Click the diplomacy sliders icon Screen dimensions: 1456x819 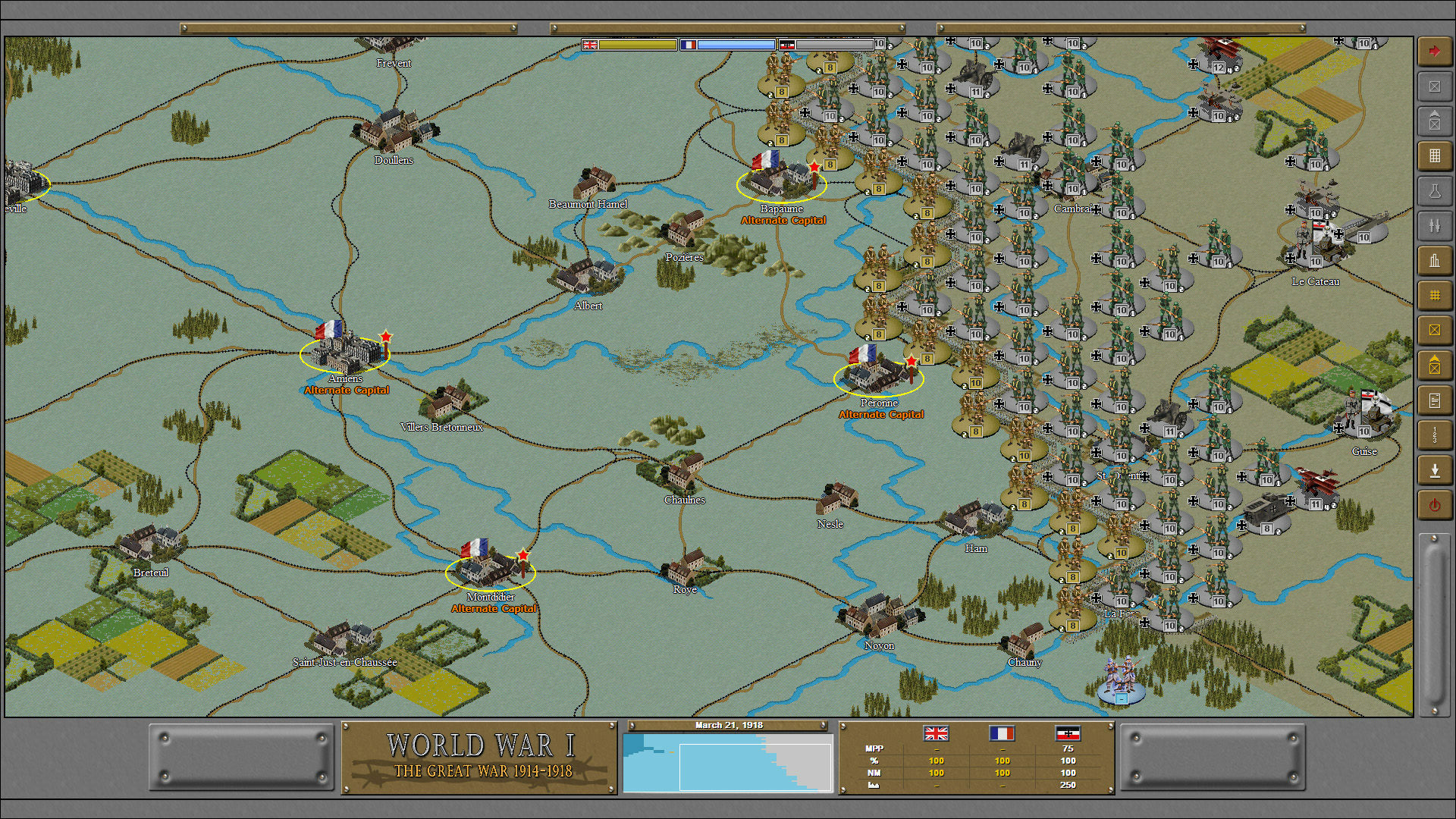[x=1434, y=225]
